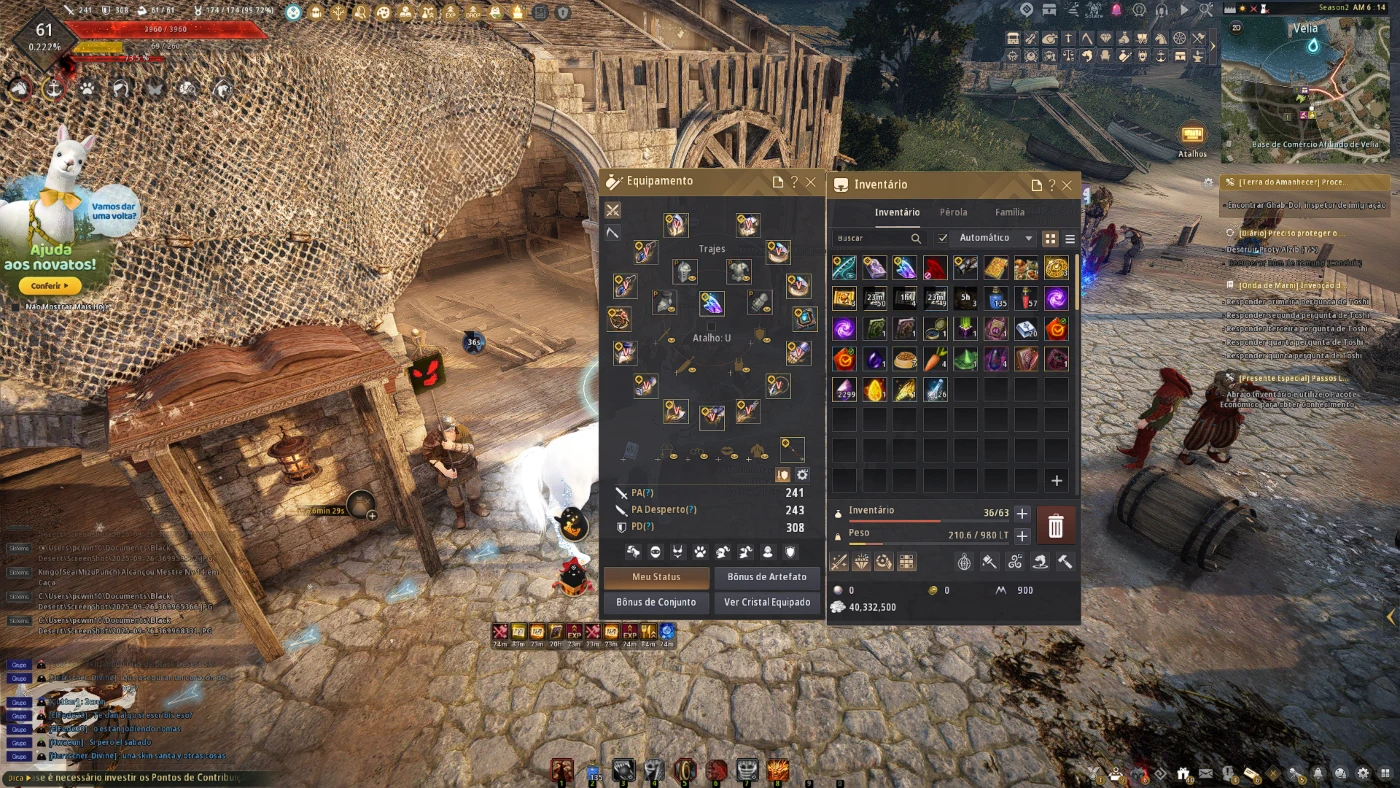The height and width of the screenshot is (788, 1400).
Task: Choose Ver Cristal Equipado
Action: coord(766,602)
